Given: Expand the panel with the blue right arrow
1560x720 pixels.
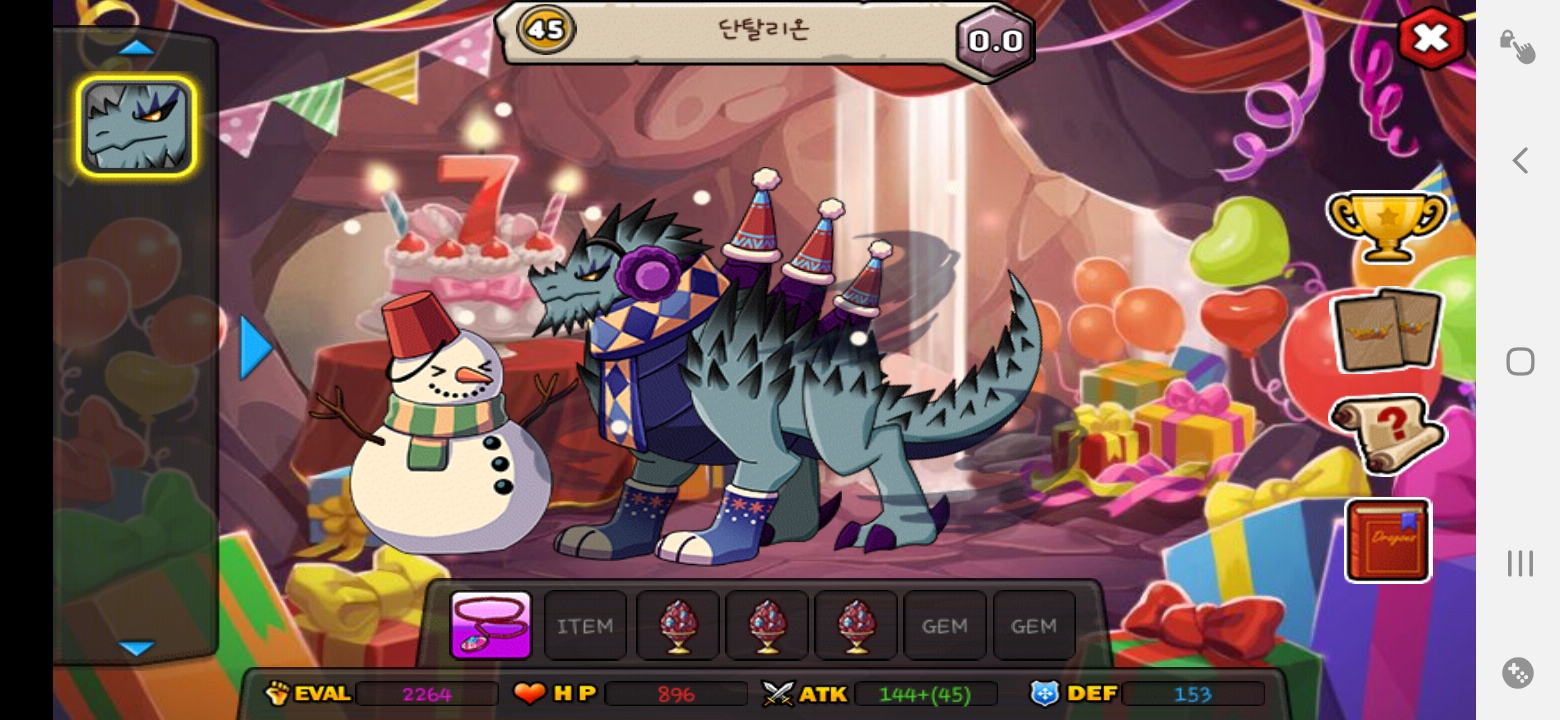Looking at the screenshot, I should (256, 348).
